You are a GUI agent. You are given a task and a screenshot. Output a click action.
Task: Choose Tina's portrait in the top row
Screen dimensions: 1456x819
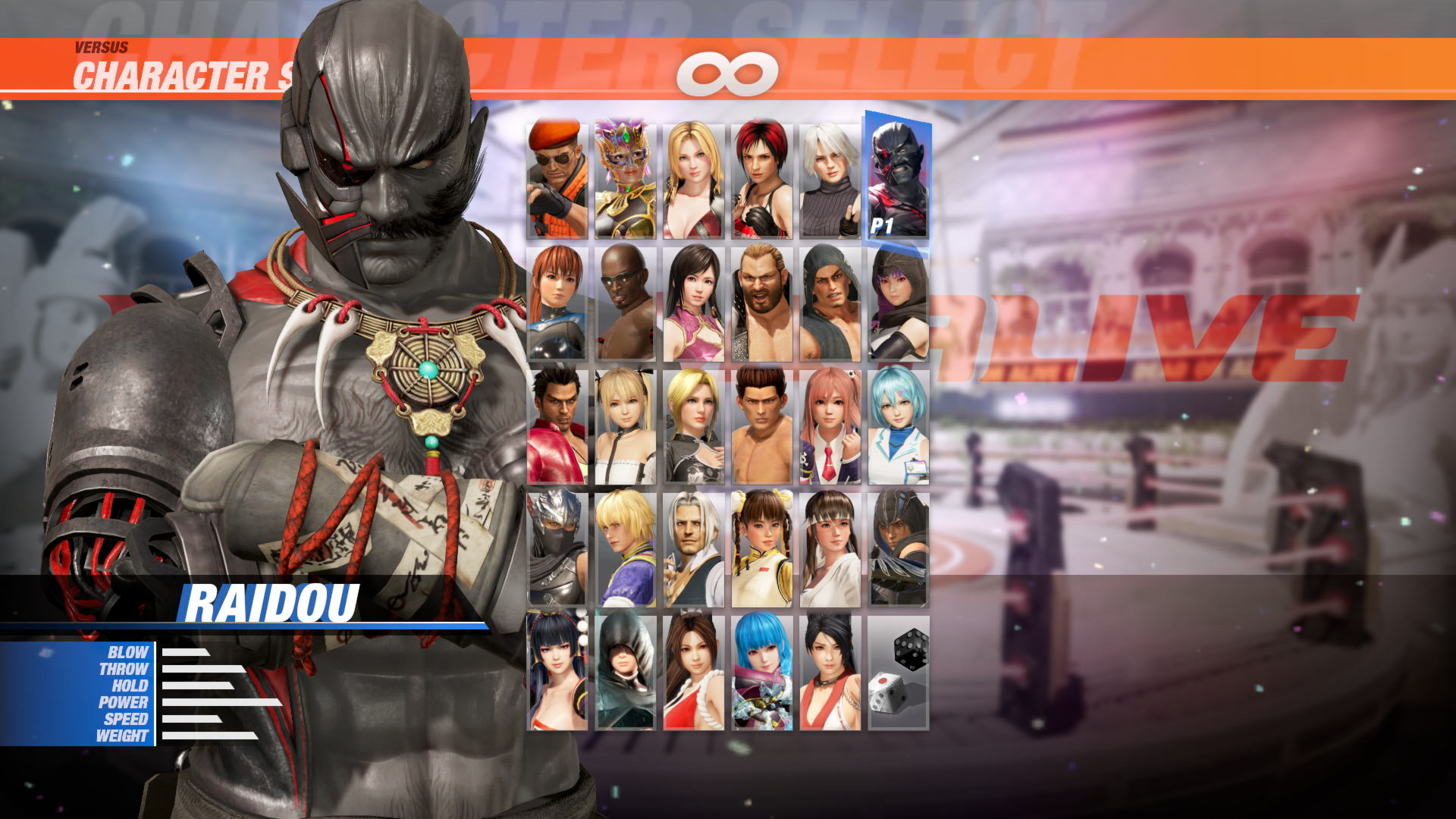(694, 178)
